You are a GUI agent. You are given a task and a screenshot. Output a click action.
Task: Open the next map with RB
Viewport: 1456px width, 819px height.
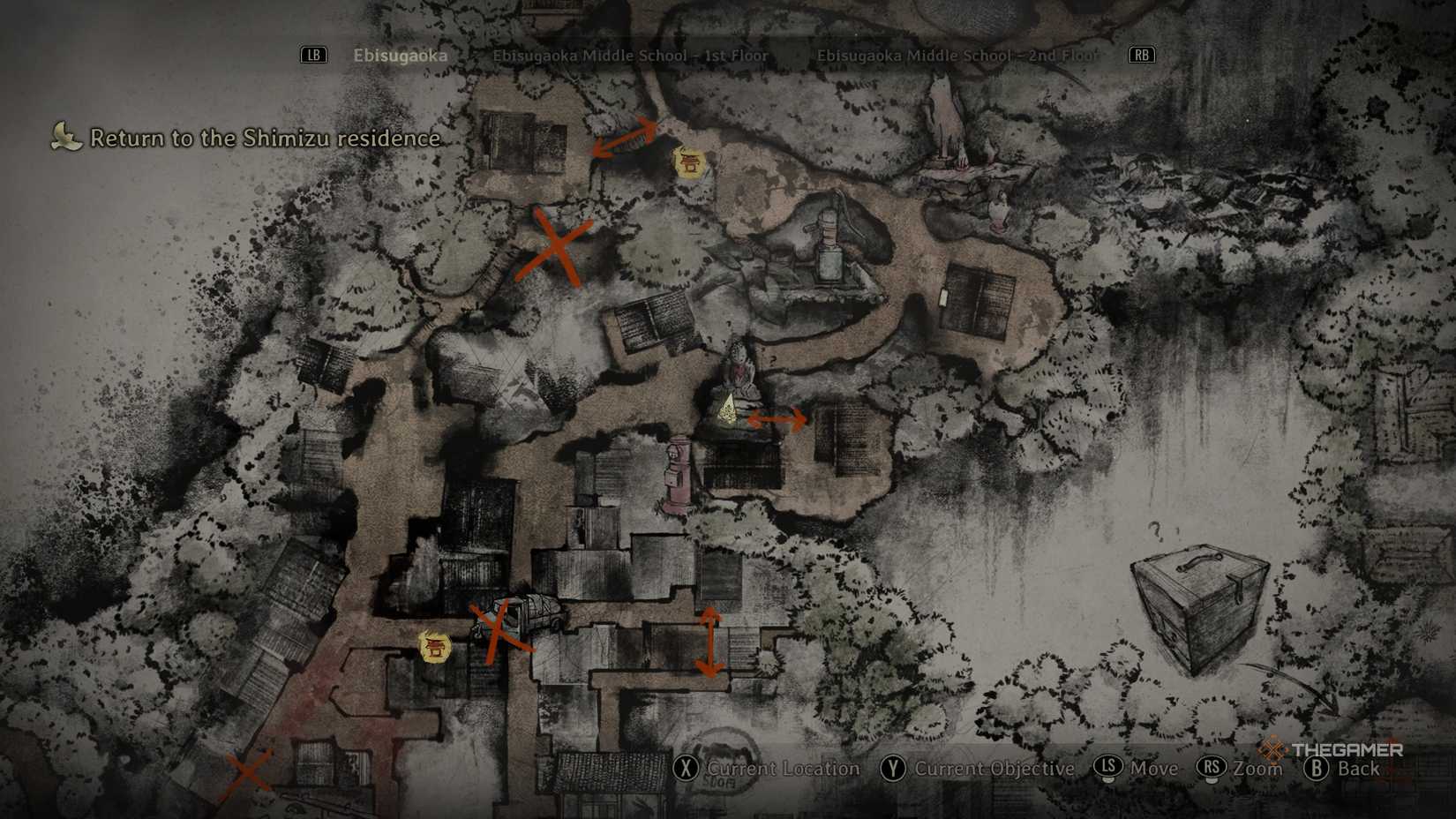coord(1142,55)
